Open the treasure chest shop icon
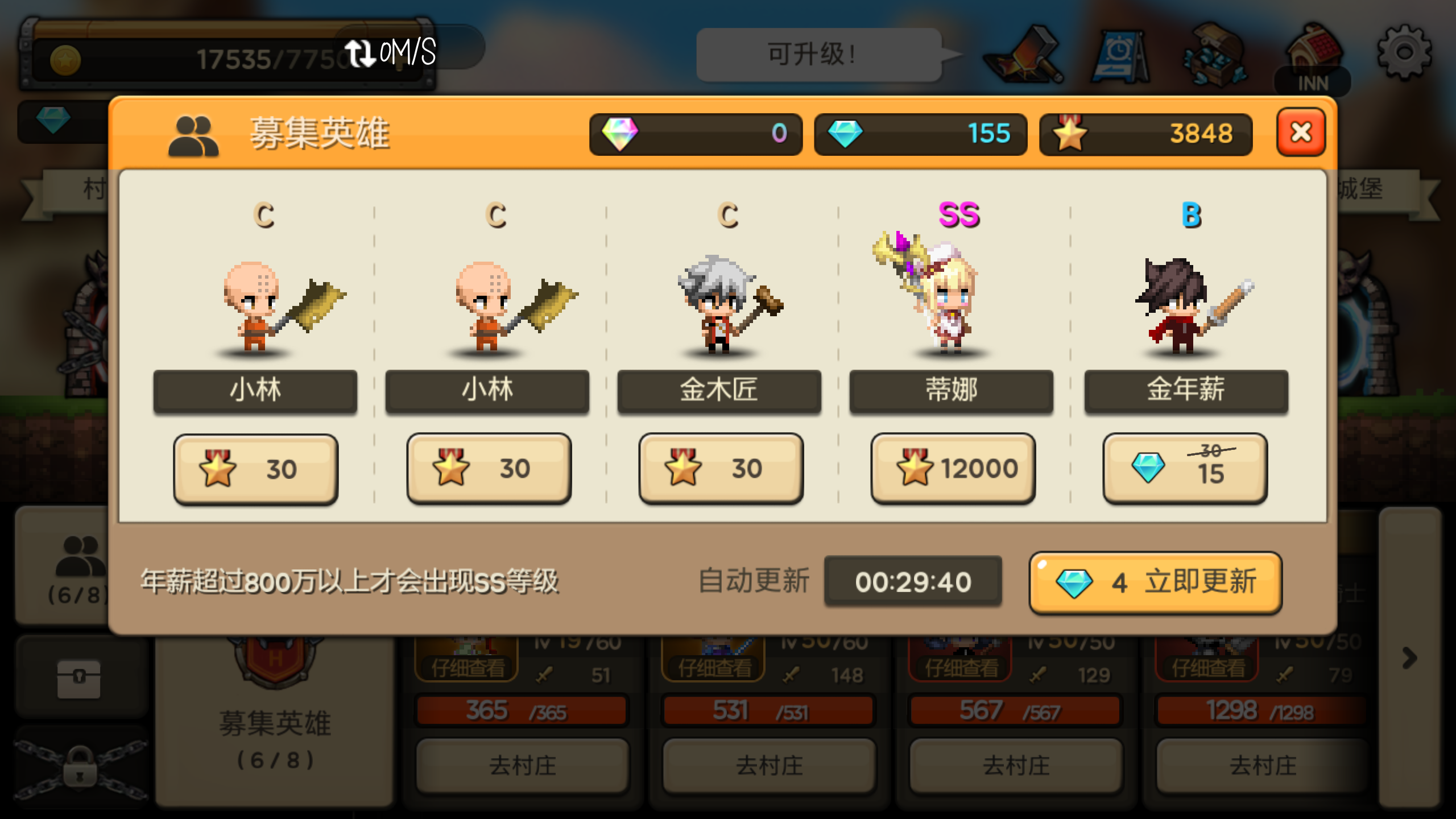The image size is (1456, 819). 1214,56
